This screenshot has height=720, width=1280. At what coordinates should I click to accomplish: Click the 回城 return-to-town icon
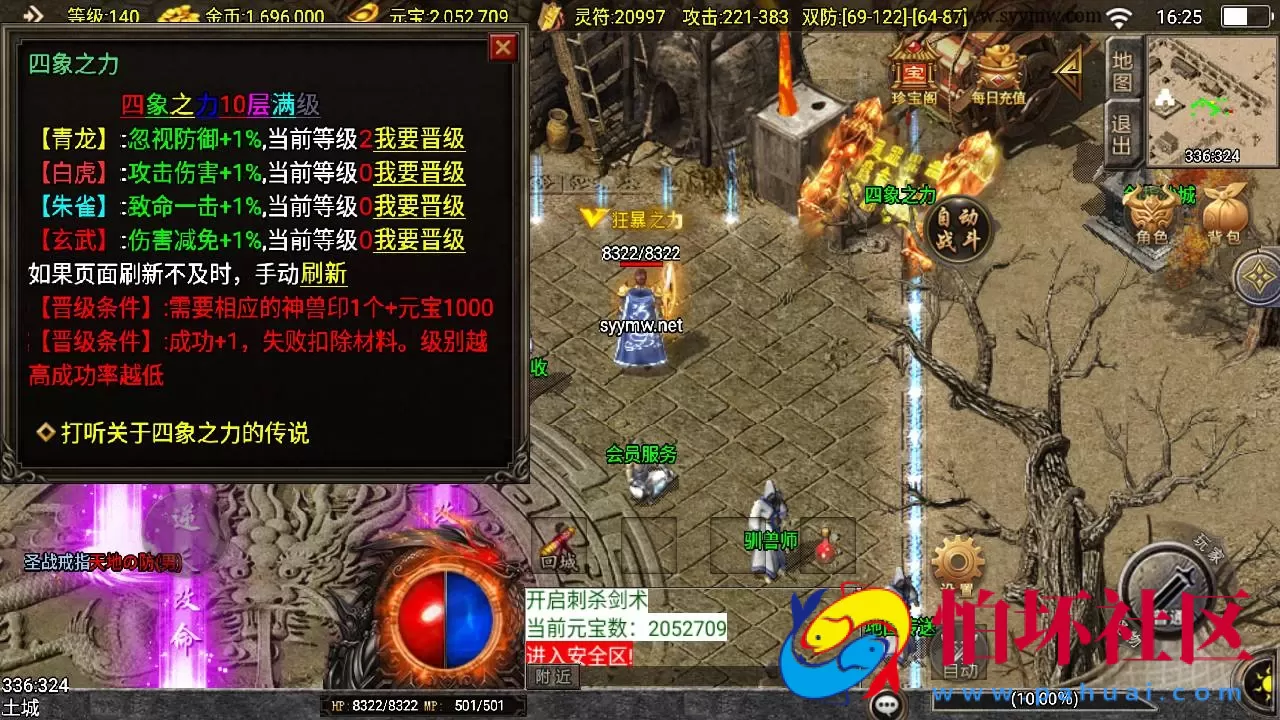pos(560,546)
